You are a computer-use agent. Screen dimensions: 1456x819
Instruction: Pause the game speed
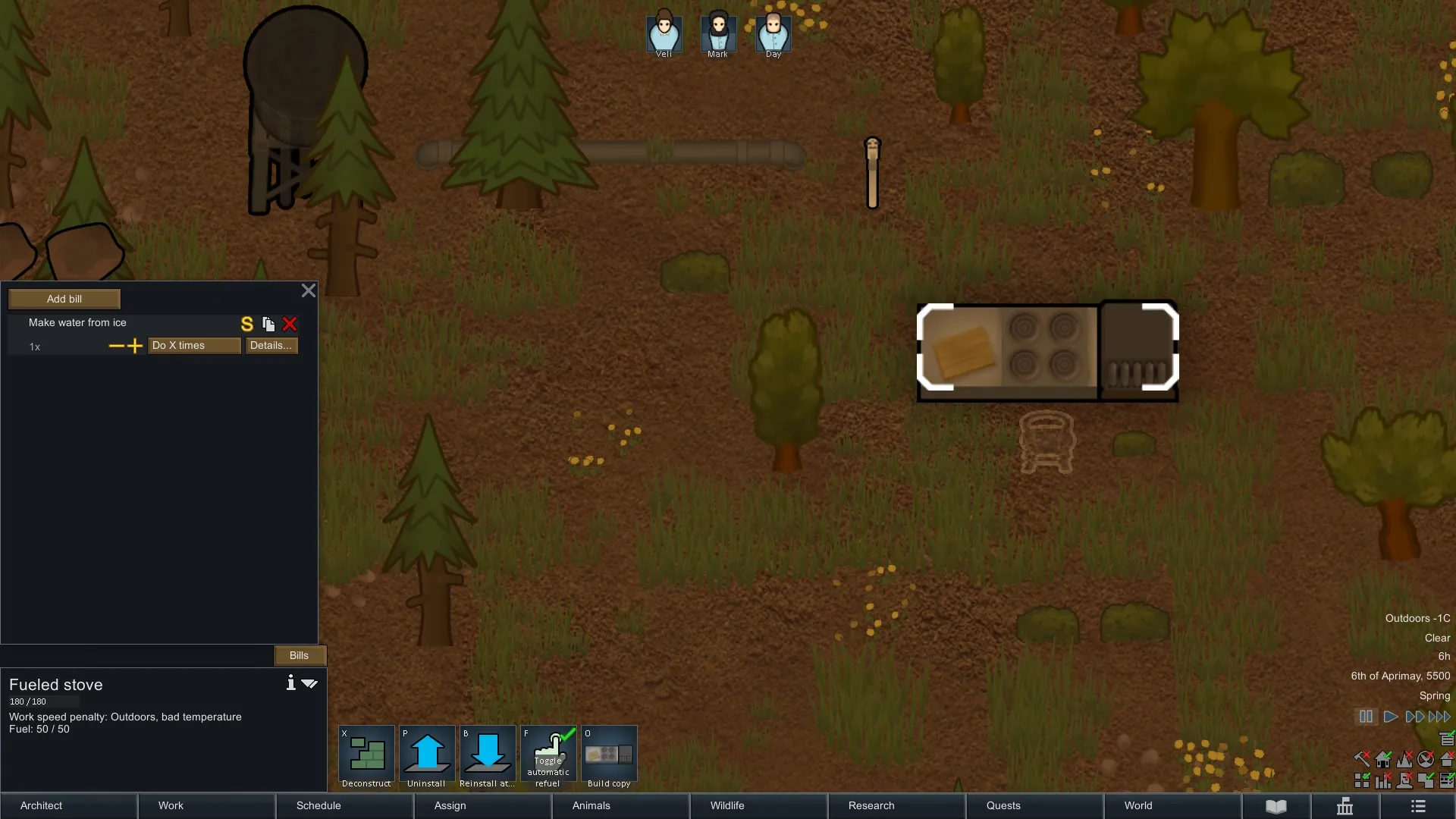point(1366,717)
